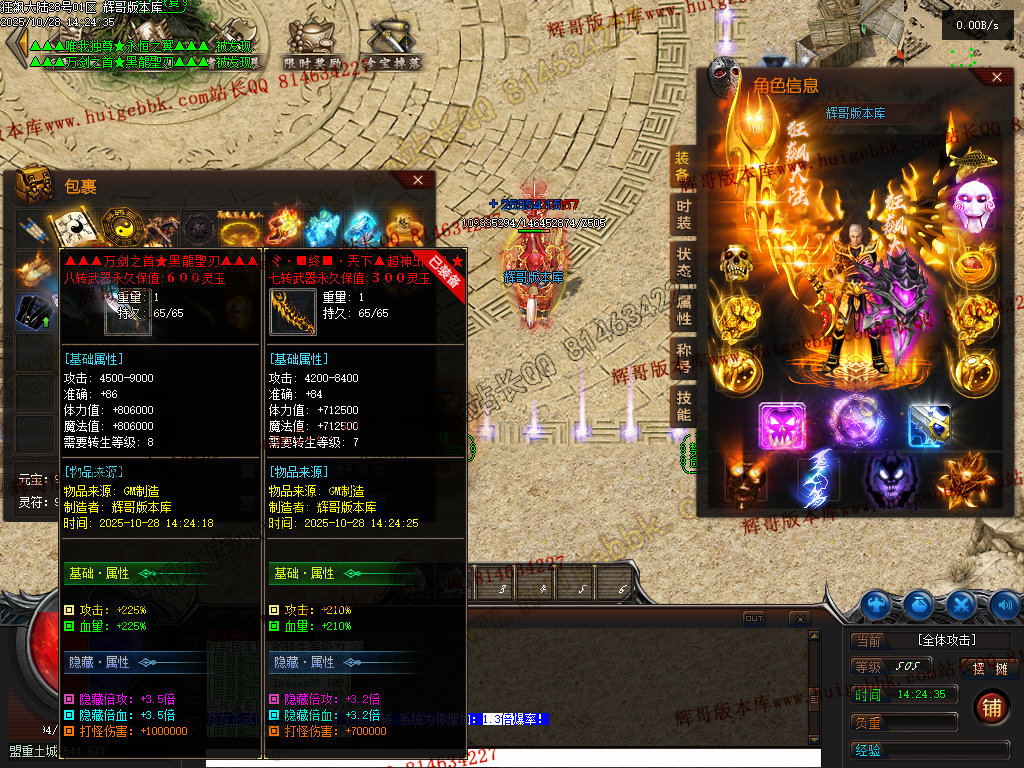Select the golden skull equipment slot
1024x768 pixels.
737,263
